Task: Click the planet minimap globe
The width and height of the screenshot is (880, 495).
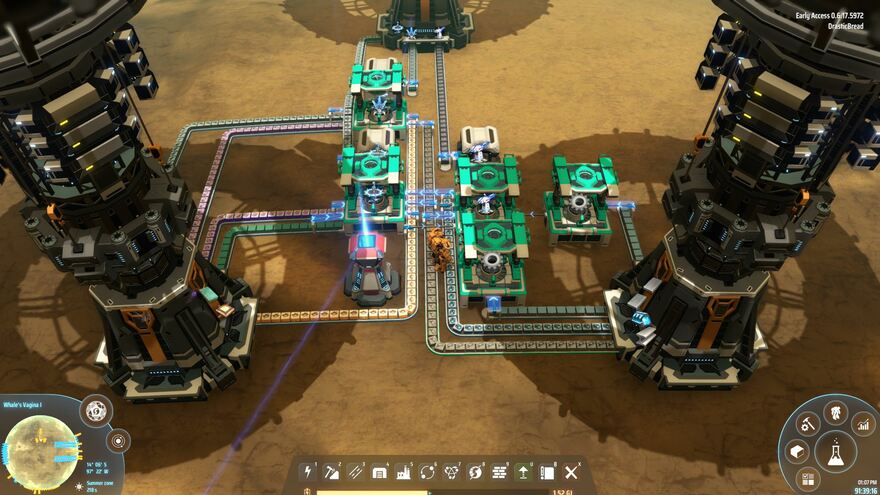Action: click(x=42, y=451)
